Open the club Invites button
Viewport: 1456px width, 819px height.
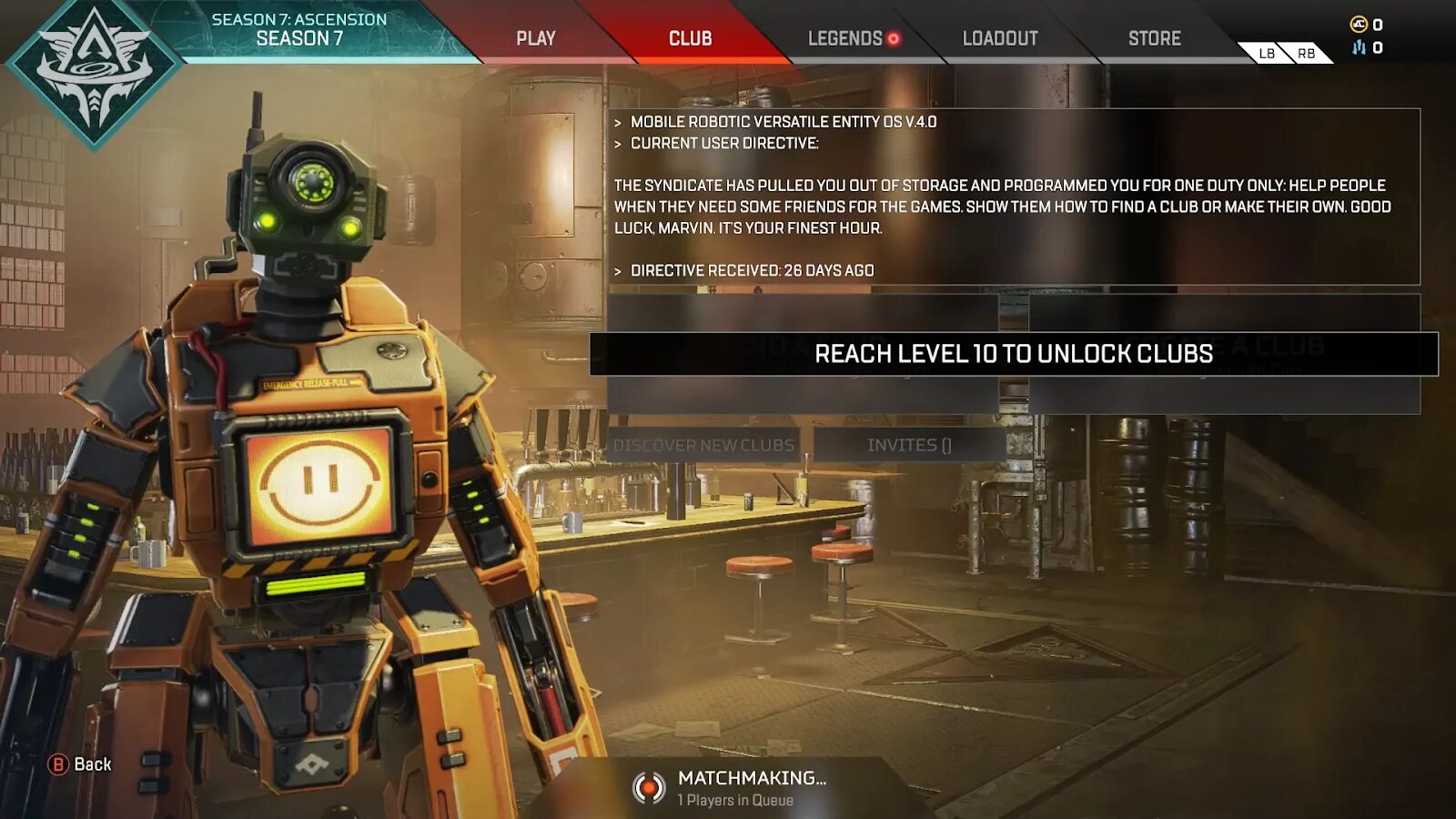pos(909,445)
